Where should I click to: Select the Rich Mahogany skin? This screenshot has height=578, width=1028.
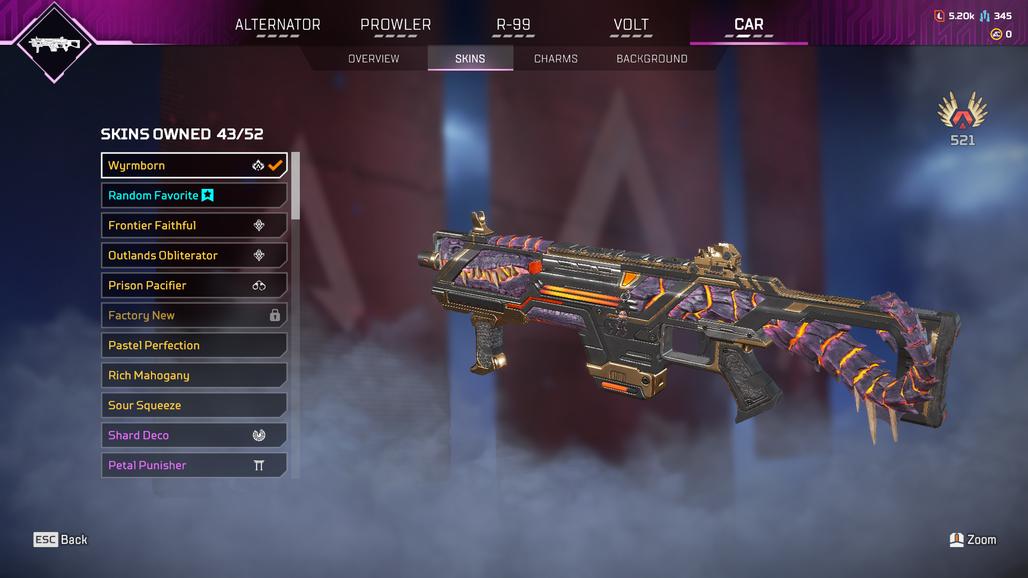[194, 375]
